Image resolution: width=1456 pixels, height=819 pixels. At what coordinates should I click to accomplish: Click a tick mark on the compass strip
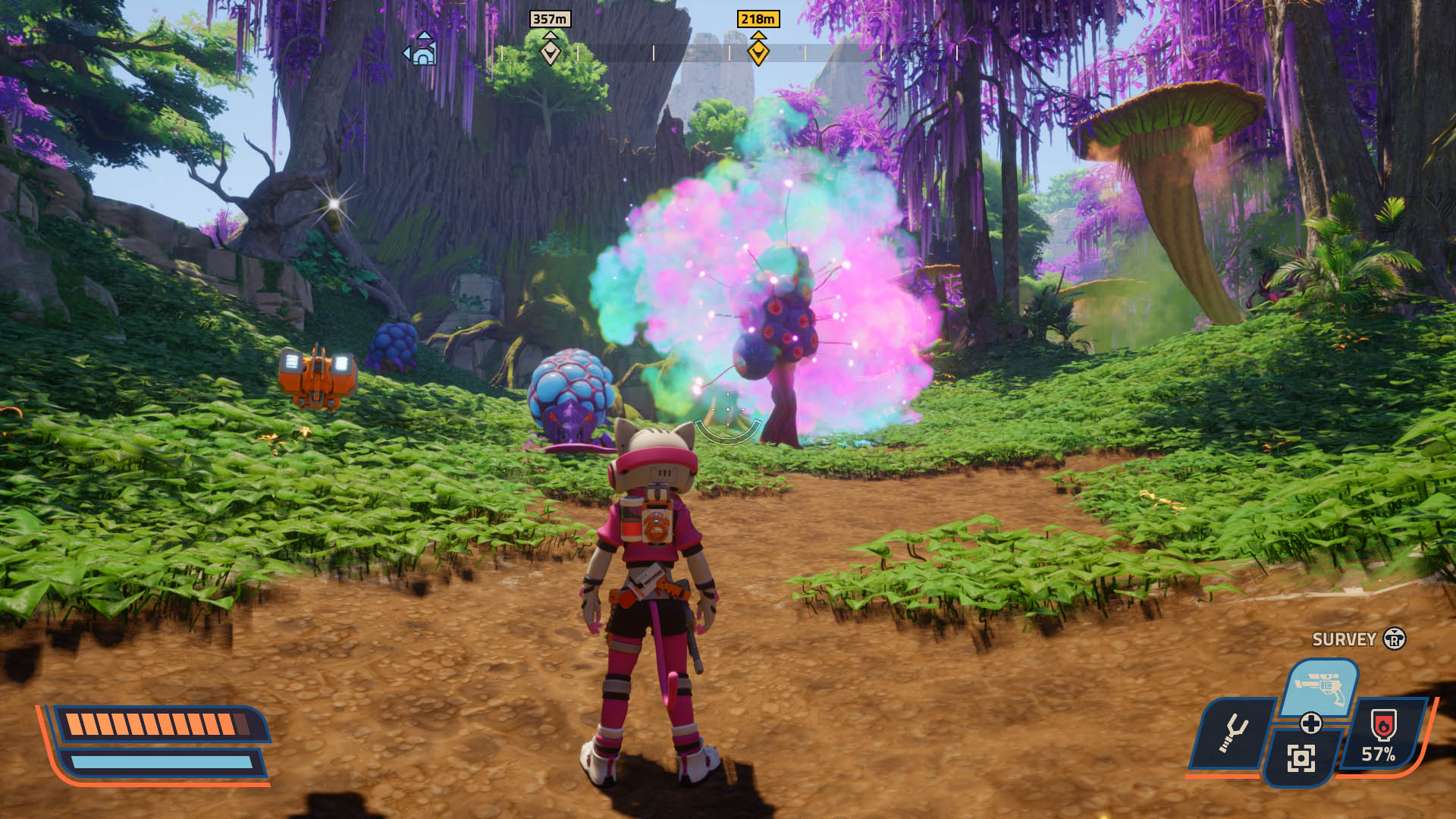(x=652, y=53)
